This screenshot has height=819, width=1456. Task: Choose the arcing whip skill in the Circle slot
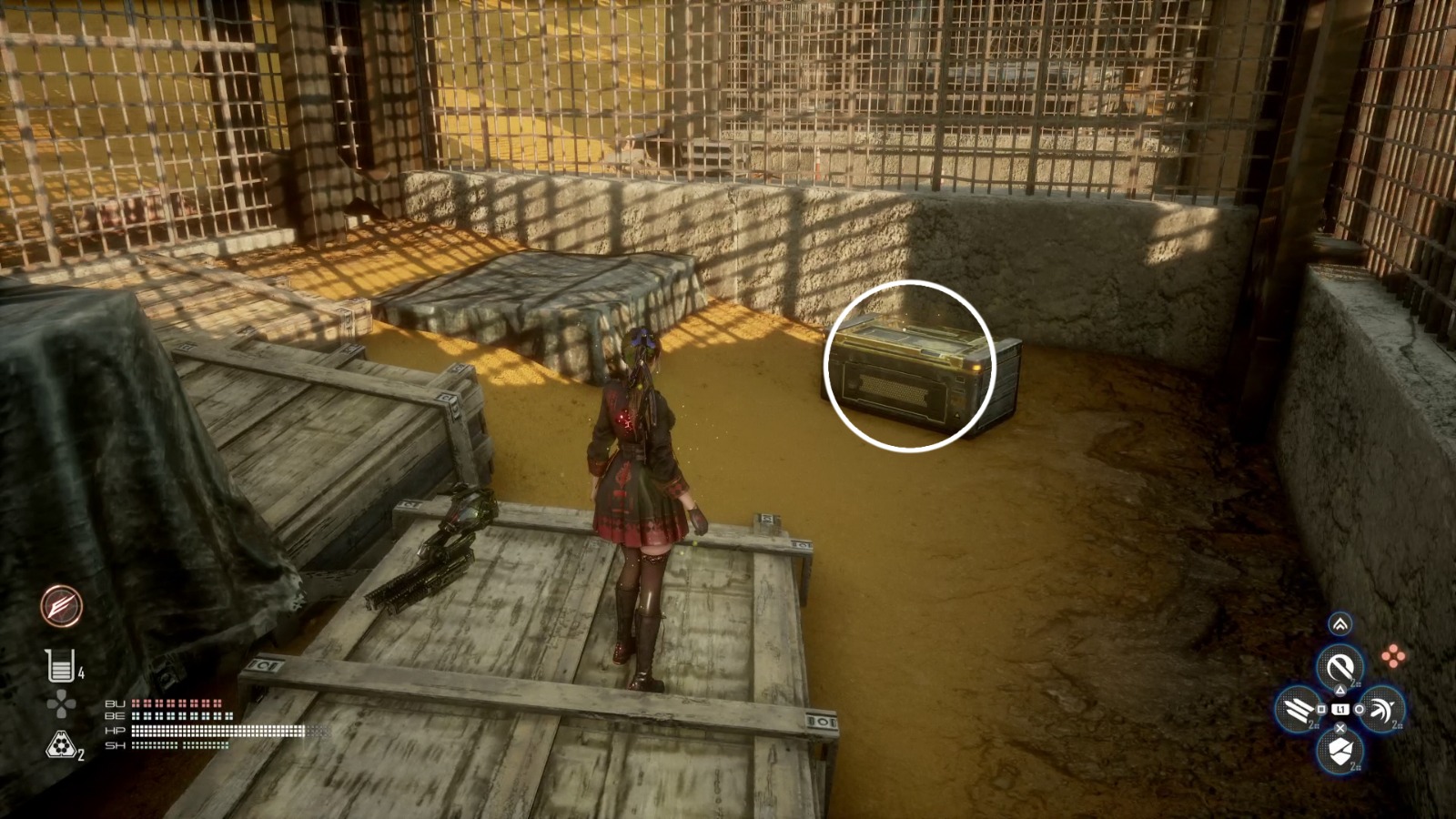1383,710
